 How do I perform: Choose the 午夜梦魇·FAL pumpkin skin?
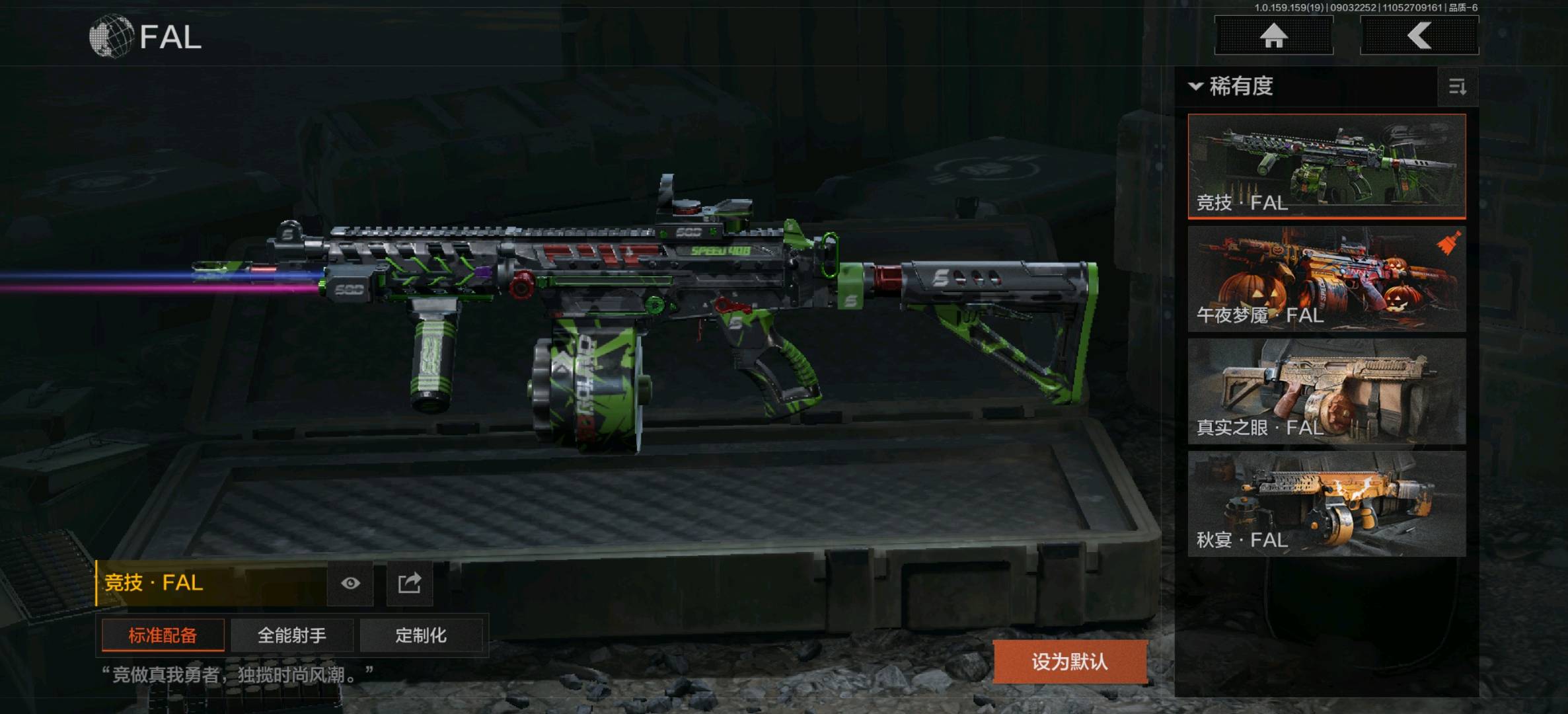click(1326, 278)
